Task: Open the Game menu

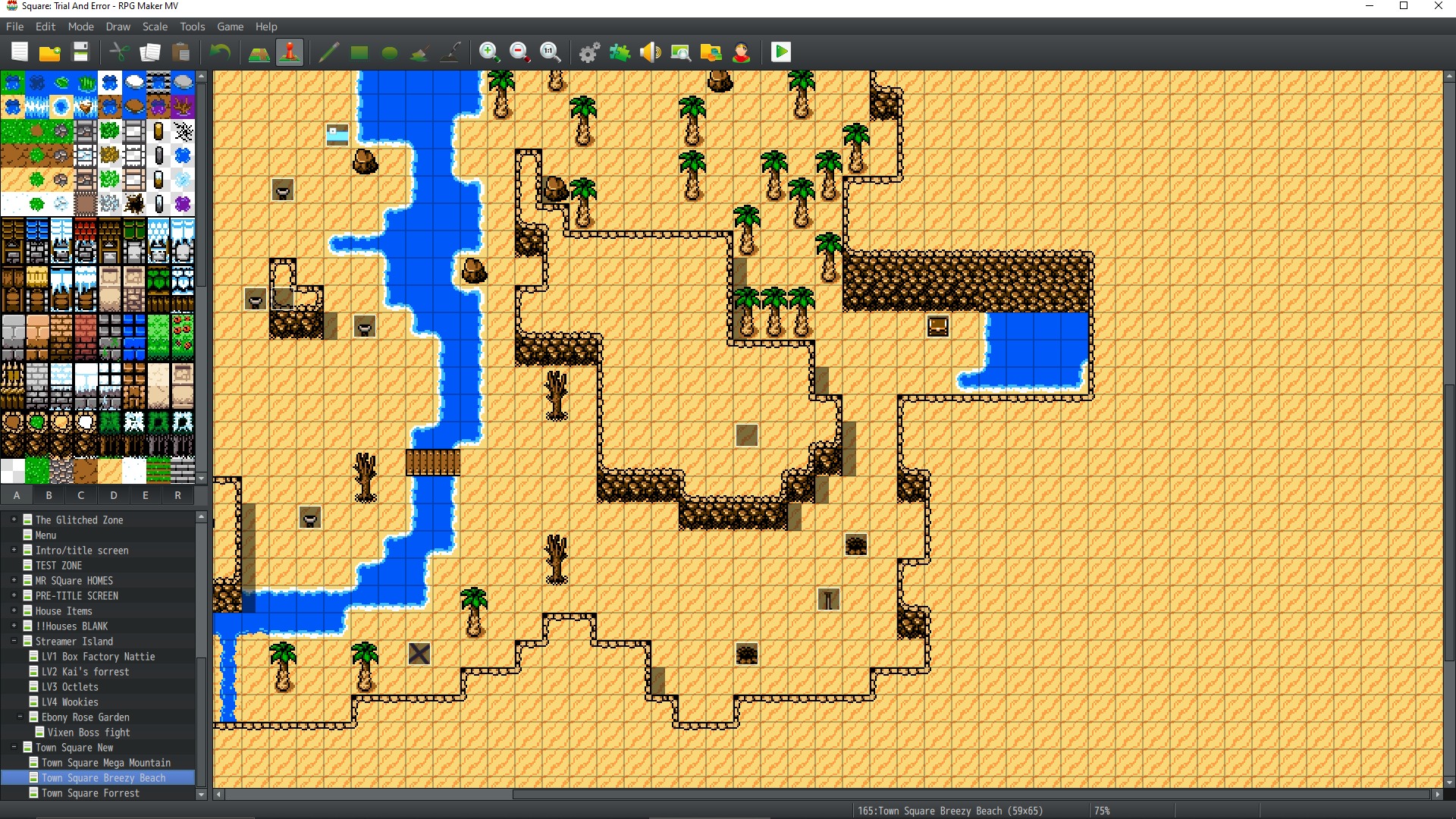Action: coord(230,27)
